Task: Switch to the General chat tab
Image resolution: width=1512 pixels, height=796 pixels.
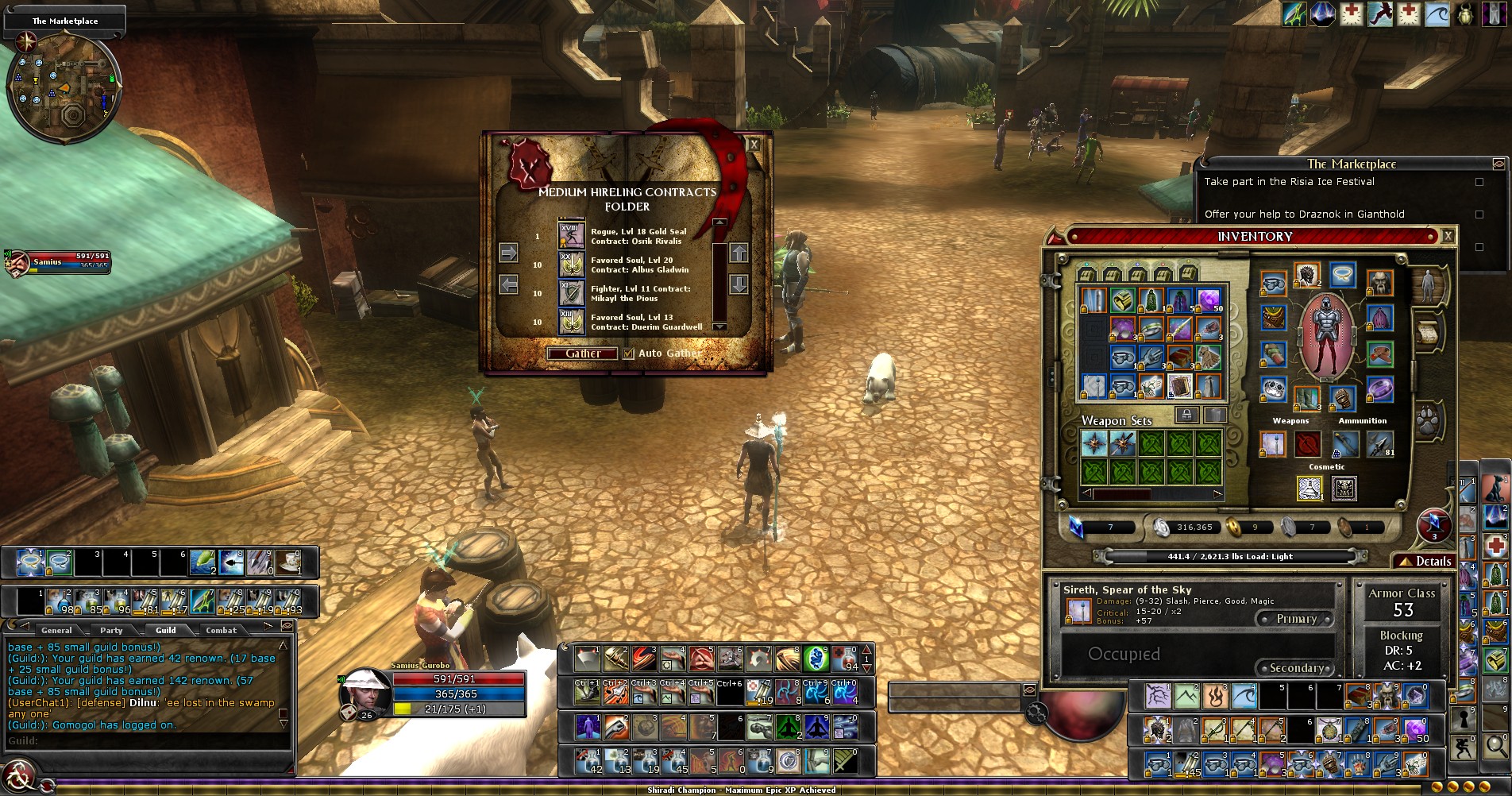Action: point(56,630)
